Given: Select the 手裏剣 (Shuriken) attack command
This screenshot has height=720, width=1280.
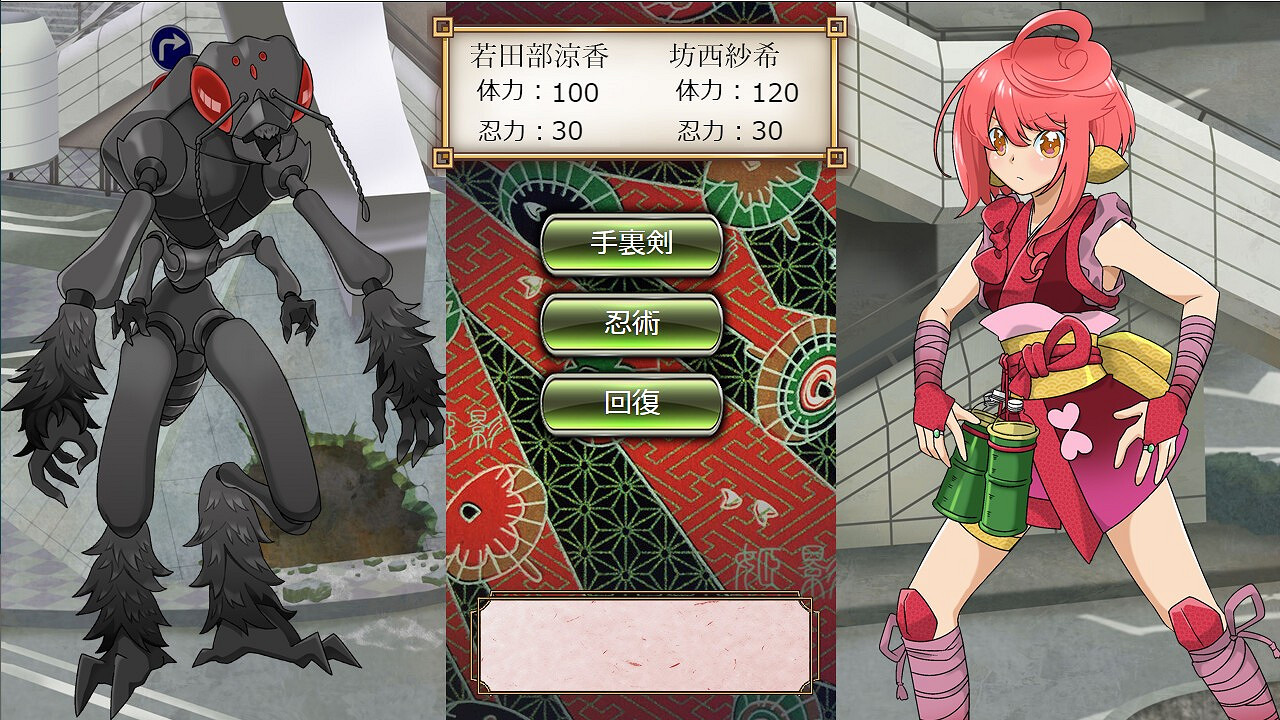Looking at the screenshot, I should pyautogui.click(x=631, y=243).
